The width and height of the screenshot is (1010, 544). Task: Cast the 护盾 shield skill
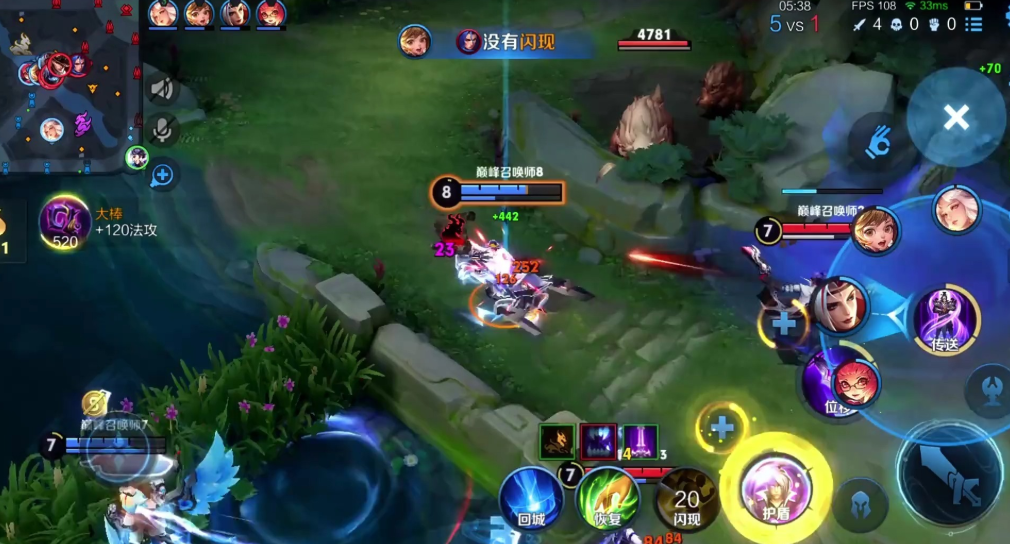pos(775,488)
